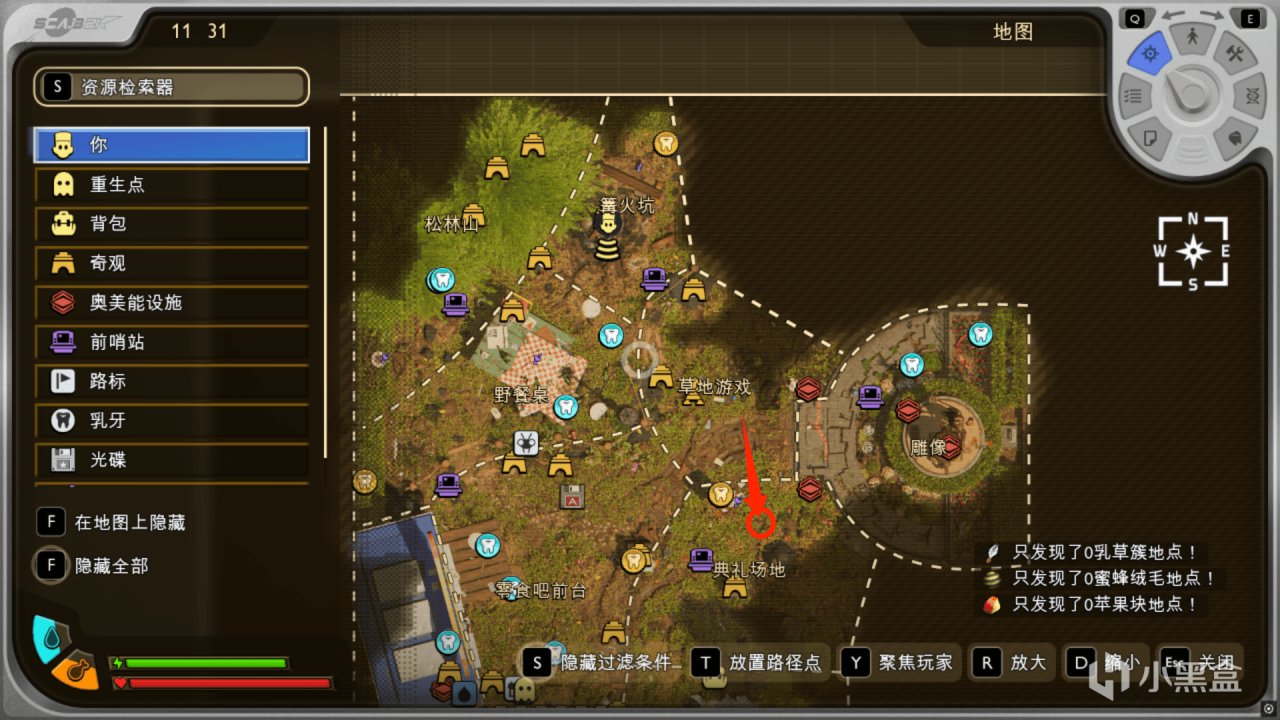
Task: Select the 你 (You) filter in sidebar
Action: (x=170, y=144)
